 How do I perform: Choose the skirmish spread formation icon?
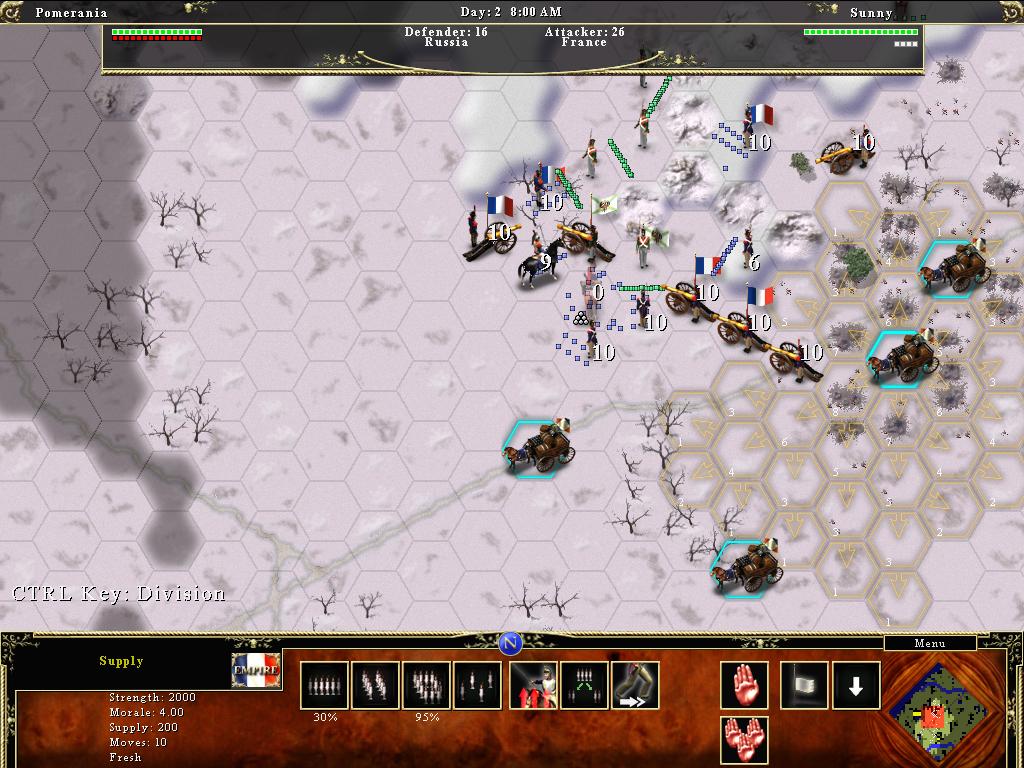(x=477, y=686)
